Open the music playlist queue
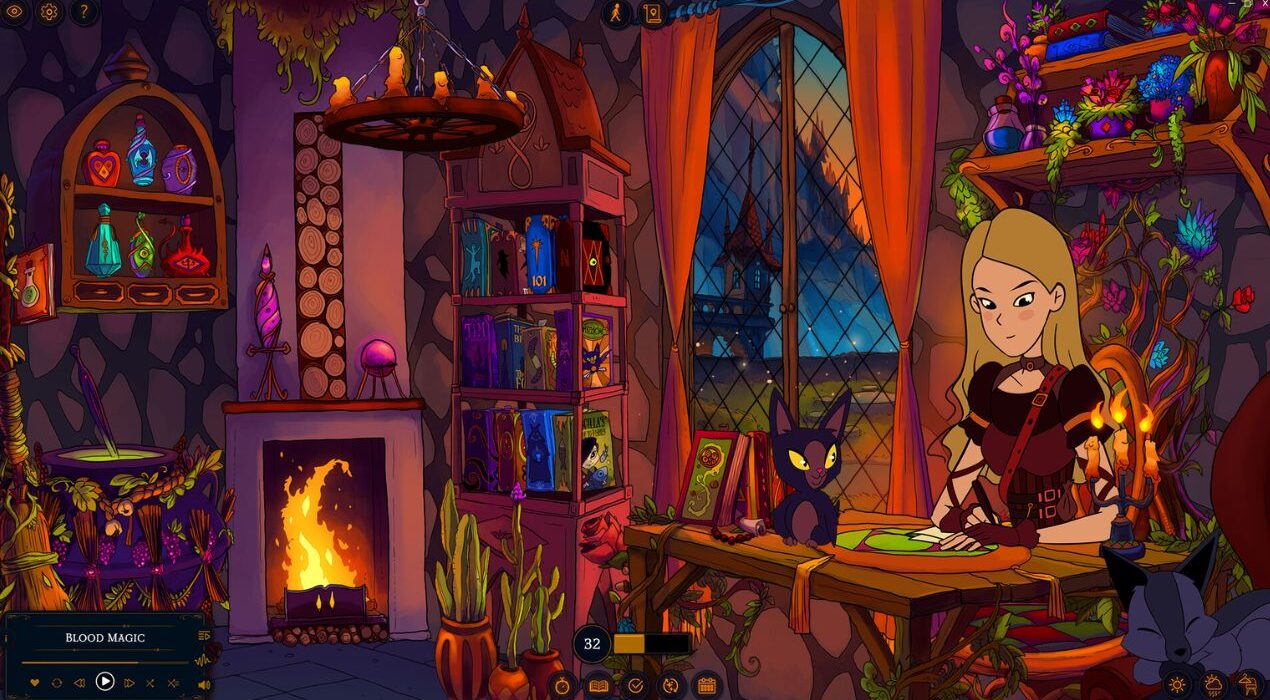Image resolution: width=1270 pixels, height=700 pixels. (204, 635)
